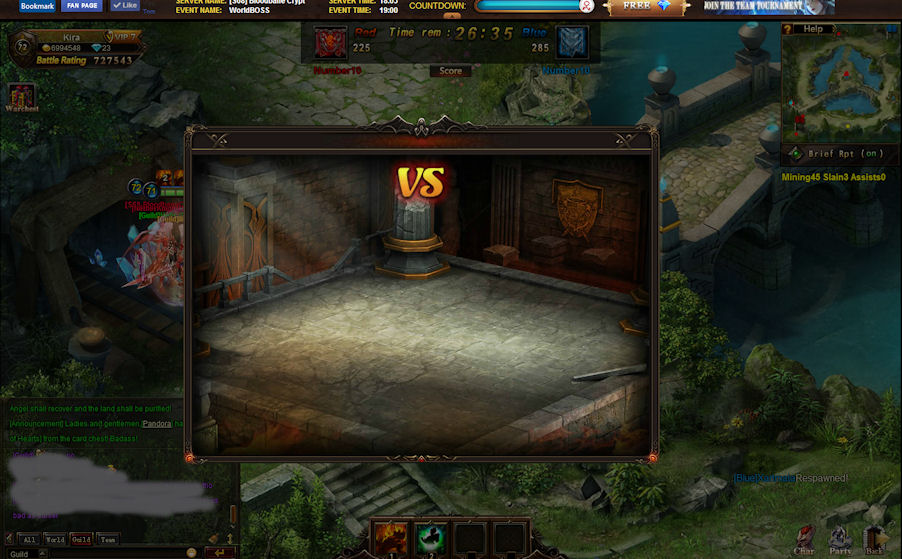Click the Bookmark button

pyautogui.click(x=37, y=6)
